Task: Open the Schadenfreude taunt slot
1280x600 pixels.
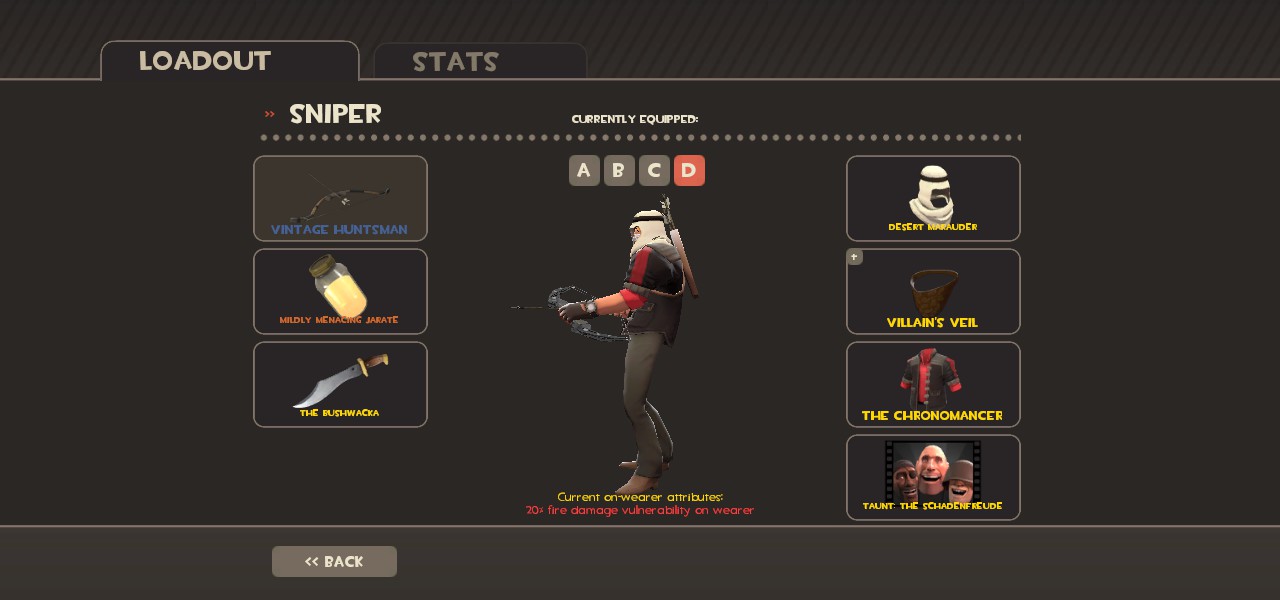Action: 933,477
